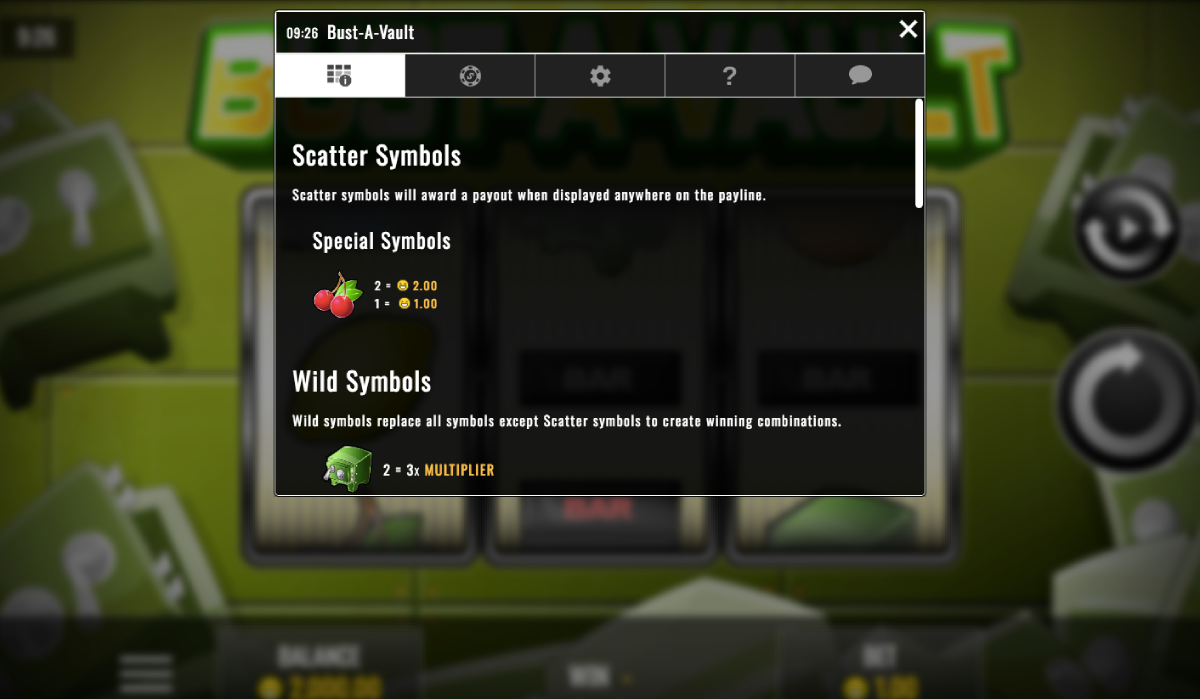Switch to the paytable tab
The width and height of the screenshot is (1200, 699).
point(340,76)
